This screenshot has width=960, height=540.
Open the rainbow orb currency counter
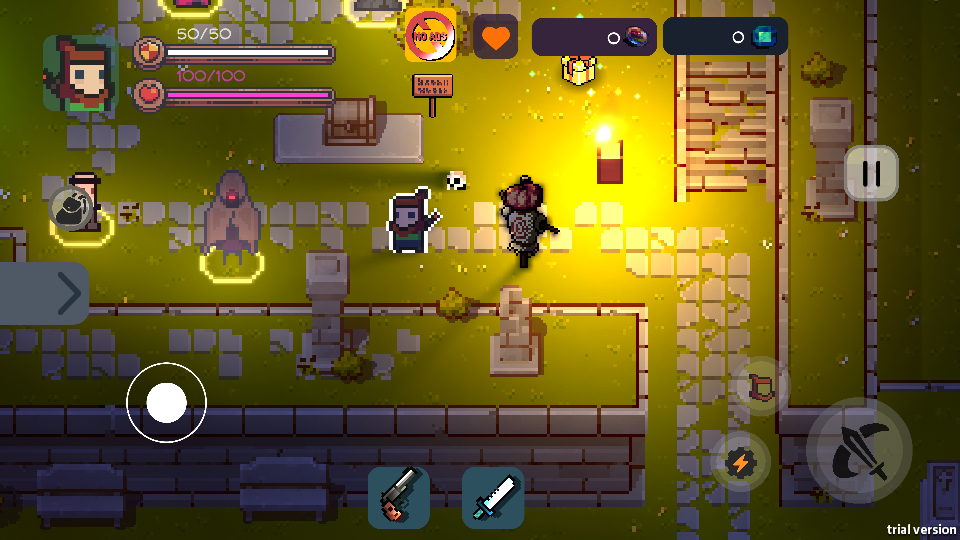(x=594, y=37)
